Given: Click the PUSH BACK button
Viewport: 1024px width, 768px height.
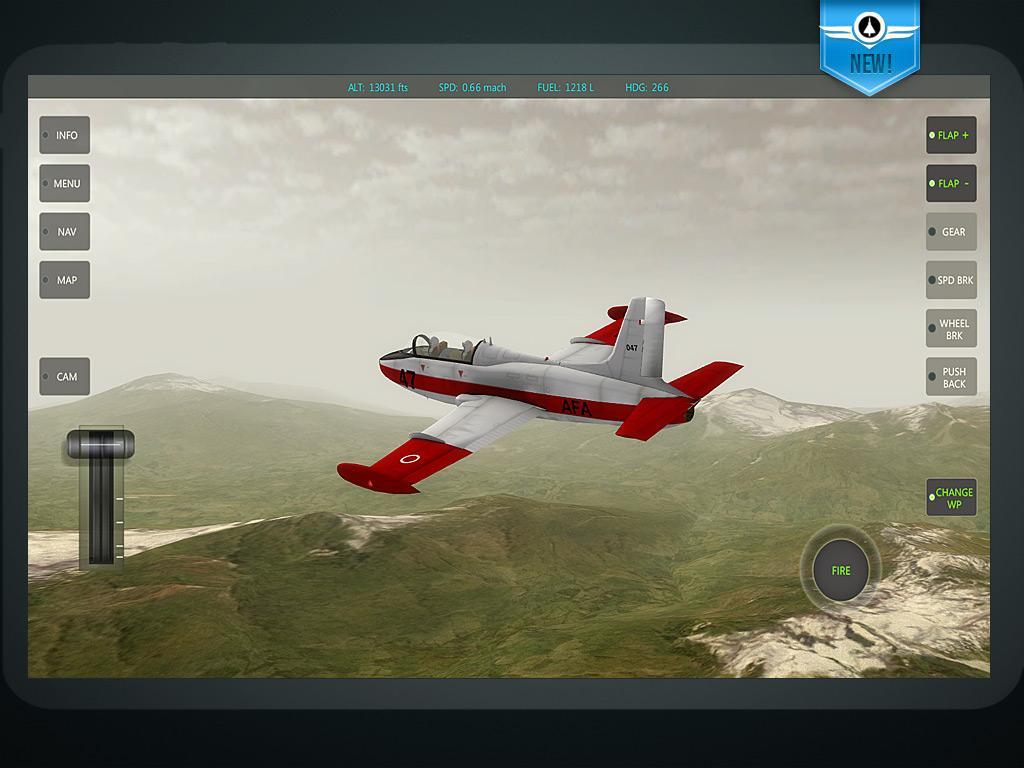Looking at the screenshot, I should click(951, 377).
